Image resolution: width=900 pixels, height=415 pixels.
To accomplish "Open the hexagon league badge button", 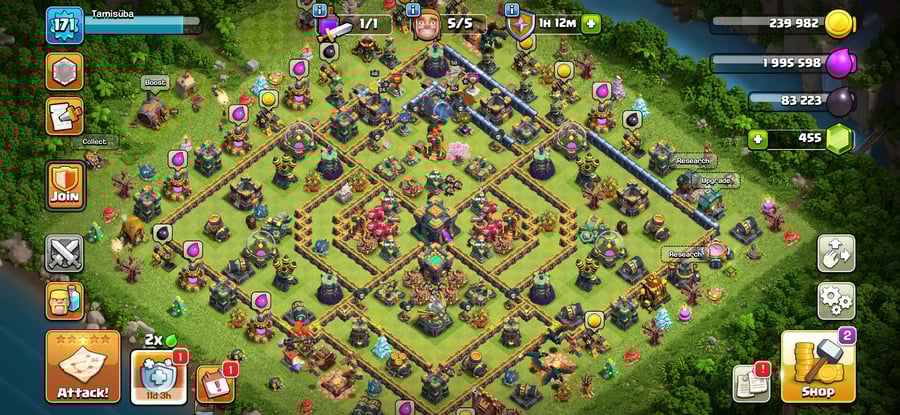I will click(x=64, y=72).
